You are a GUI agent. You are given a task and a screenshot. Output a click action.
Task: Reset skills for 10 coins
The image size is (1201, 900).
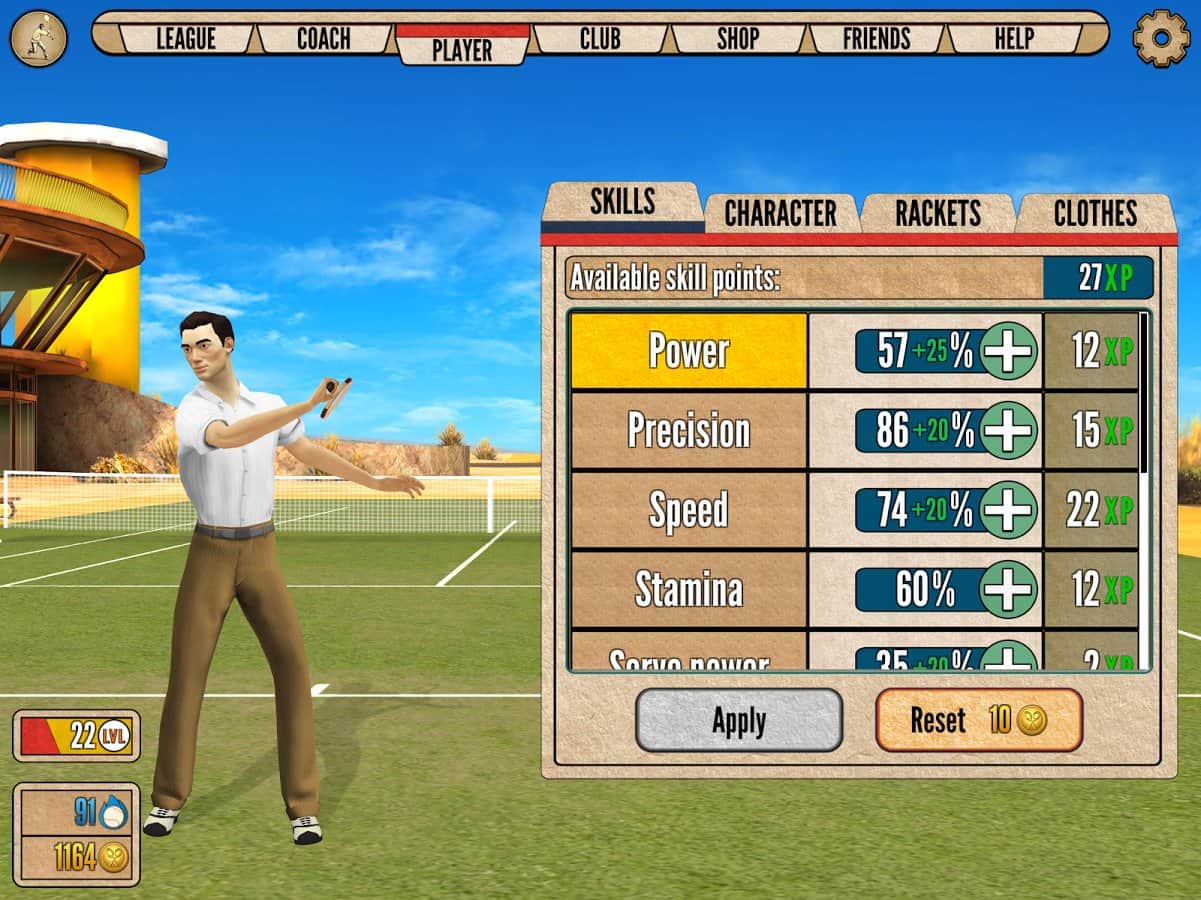point(979,720)
